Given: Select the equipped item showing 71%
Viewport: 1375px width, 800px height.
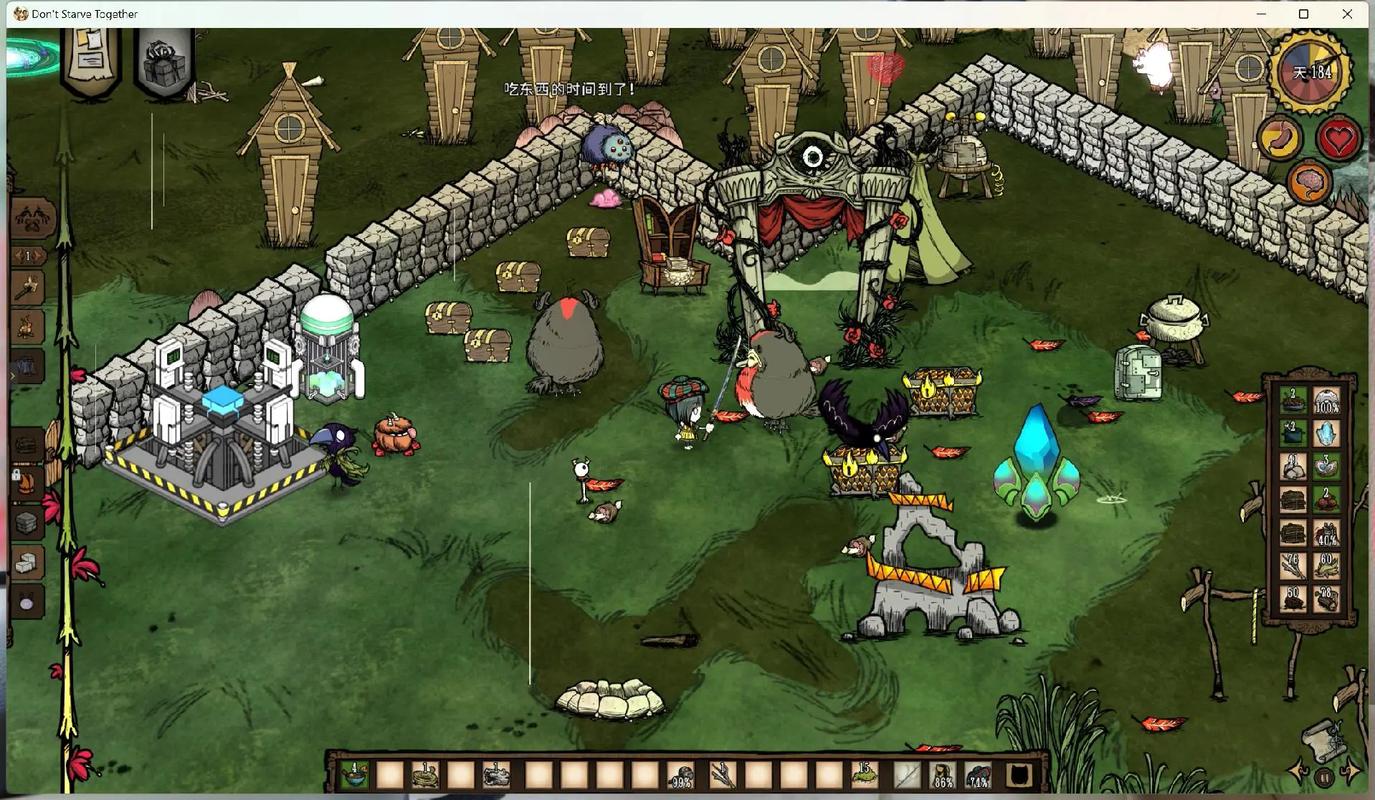Looking at the screenshot, I should (979, 774).
